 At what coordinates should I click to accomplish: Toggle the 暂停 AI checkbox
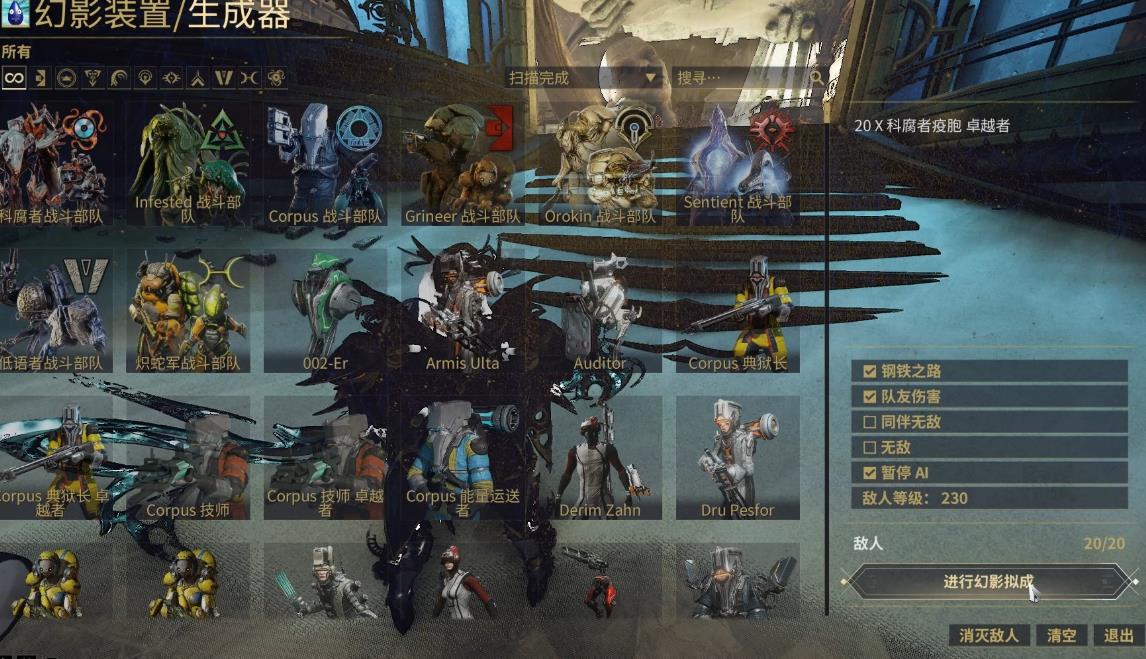click(x=868, y=473)
